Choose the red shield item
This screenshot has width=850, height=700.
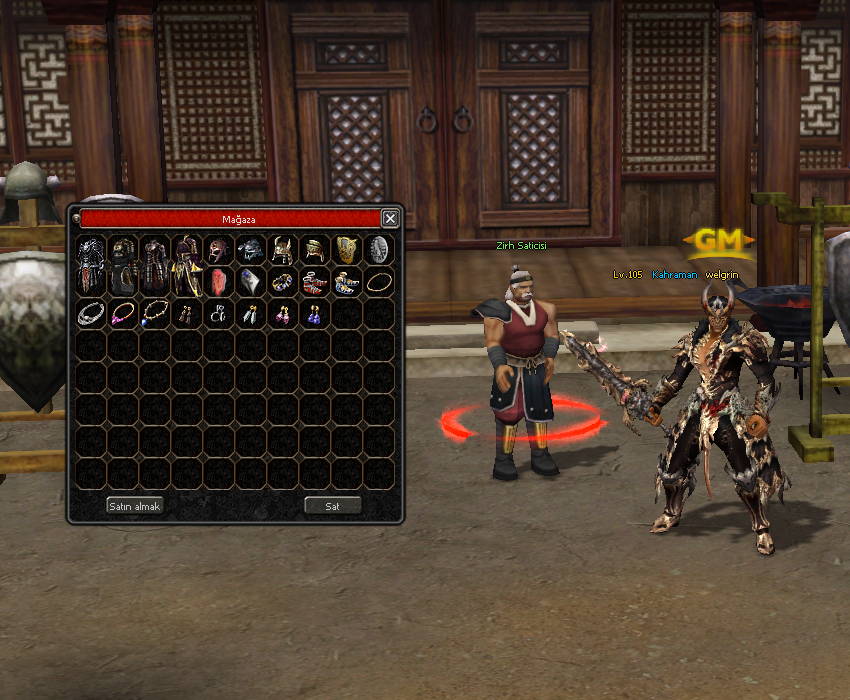(219, 281)
